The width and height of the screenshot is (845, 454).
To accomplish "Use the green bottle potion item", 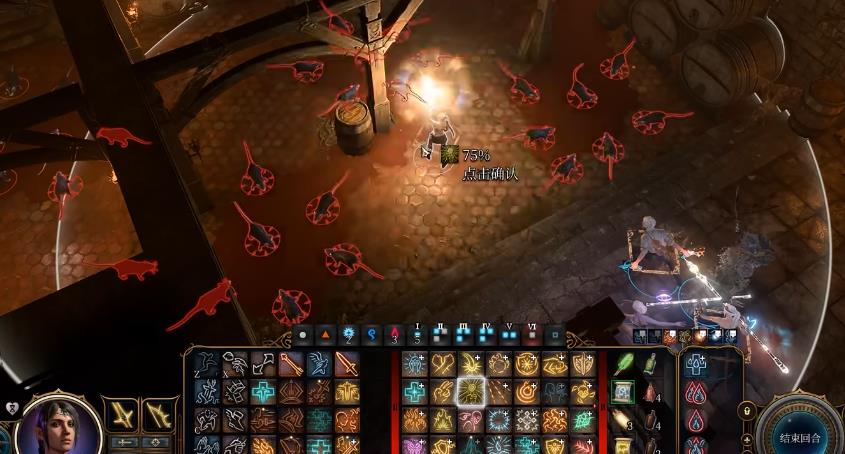I will click(650, 364).
